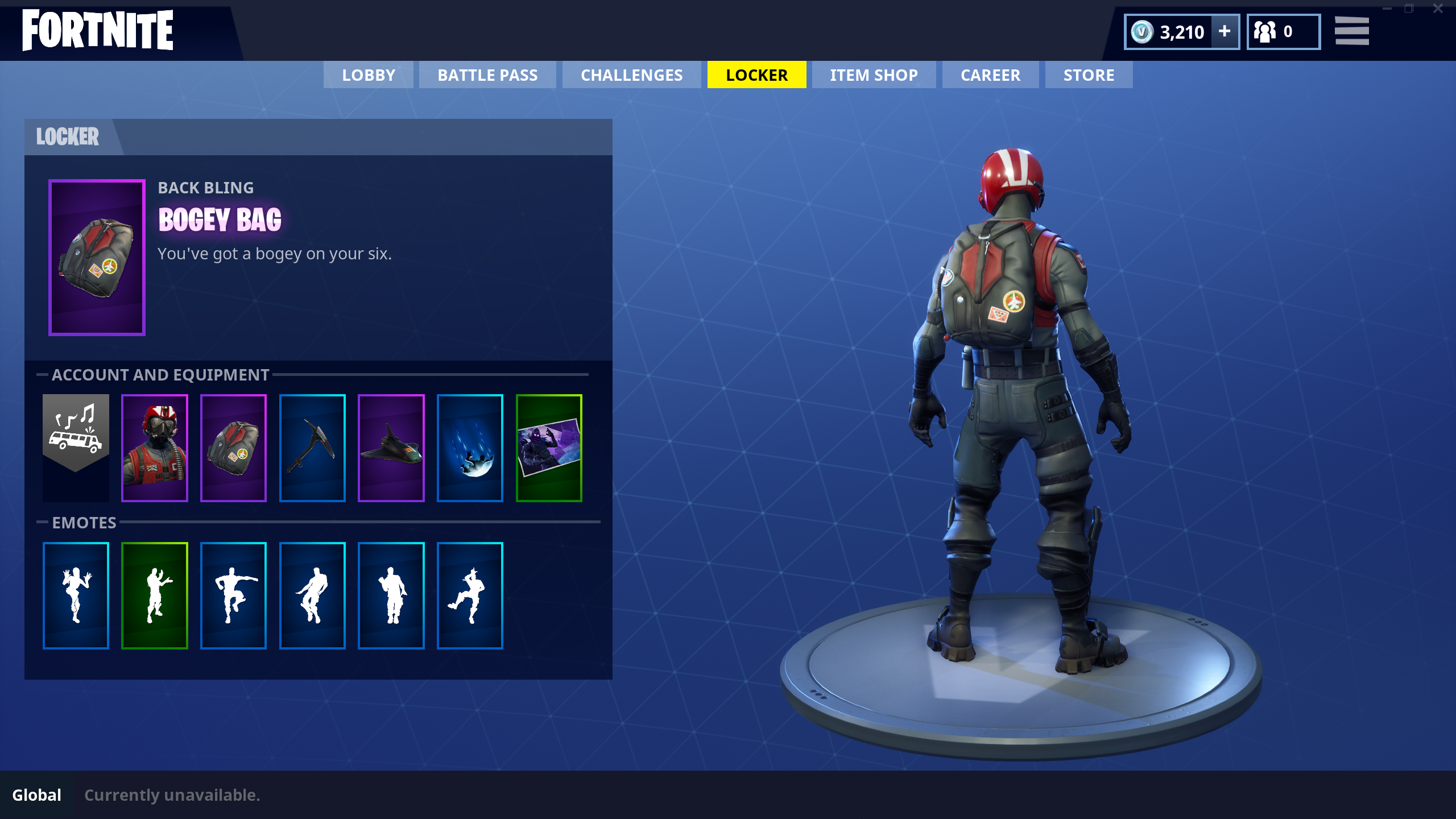Open the party finder icon
This screenshot has width=1456, height=819.
click(x=1283, y=31)
